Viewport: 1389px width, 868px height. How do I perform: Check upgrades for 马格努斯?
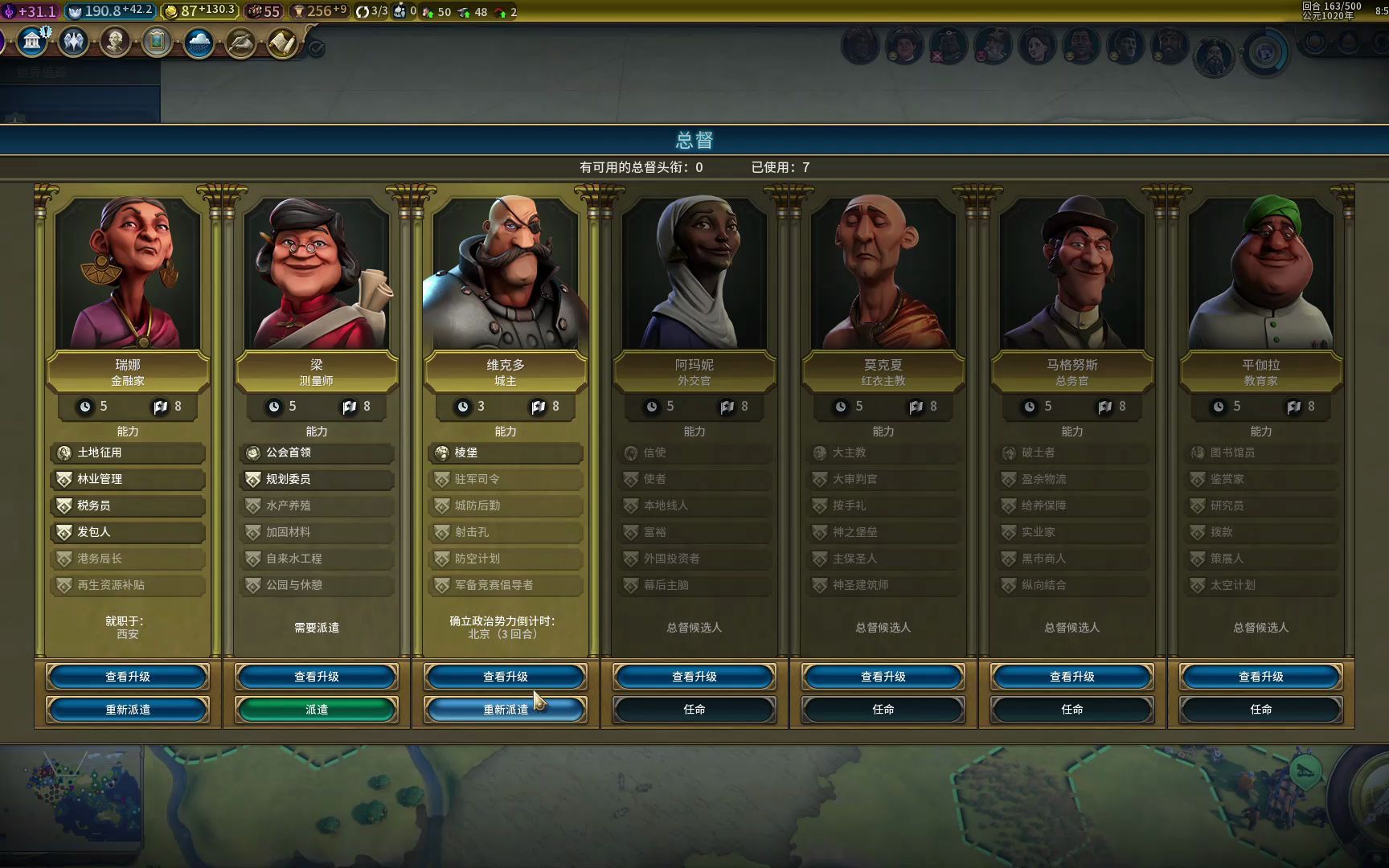pyautogui.click(x=1072, y=677)
